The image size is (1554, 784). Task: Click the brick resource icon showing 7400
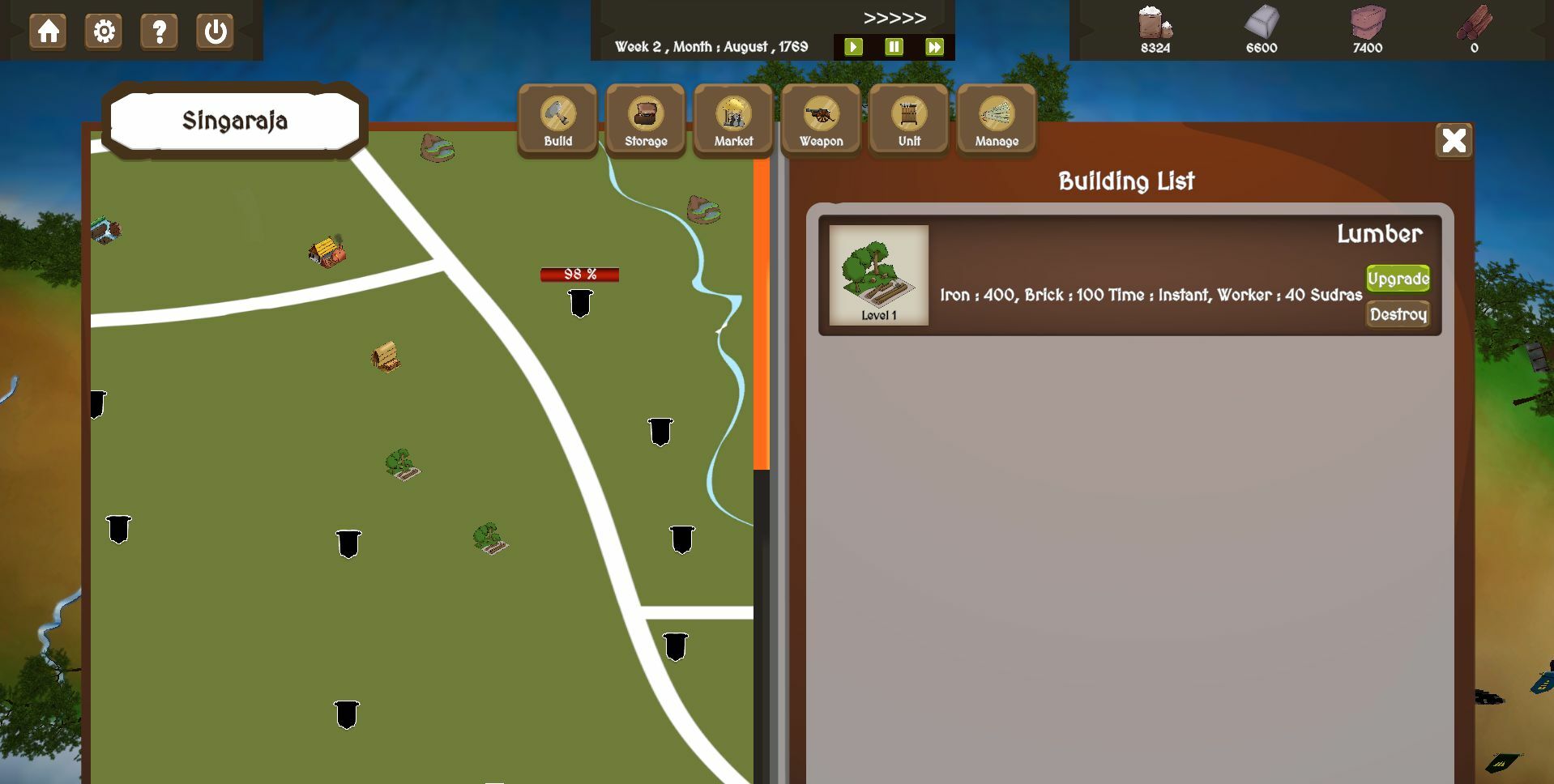(1368, 28)
